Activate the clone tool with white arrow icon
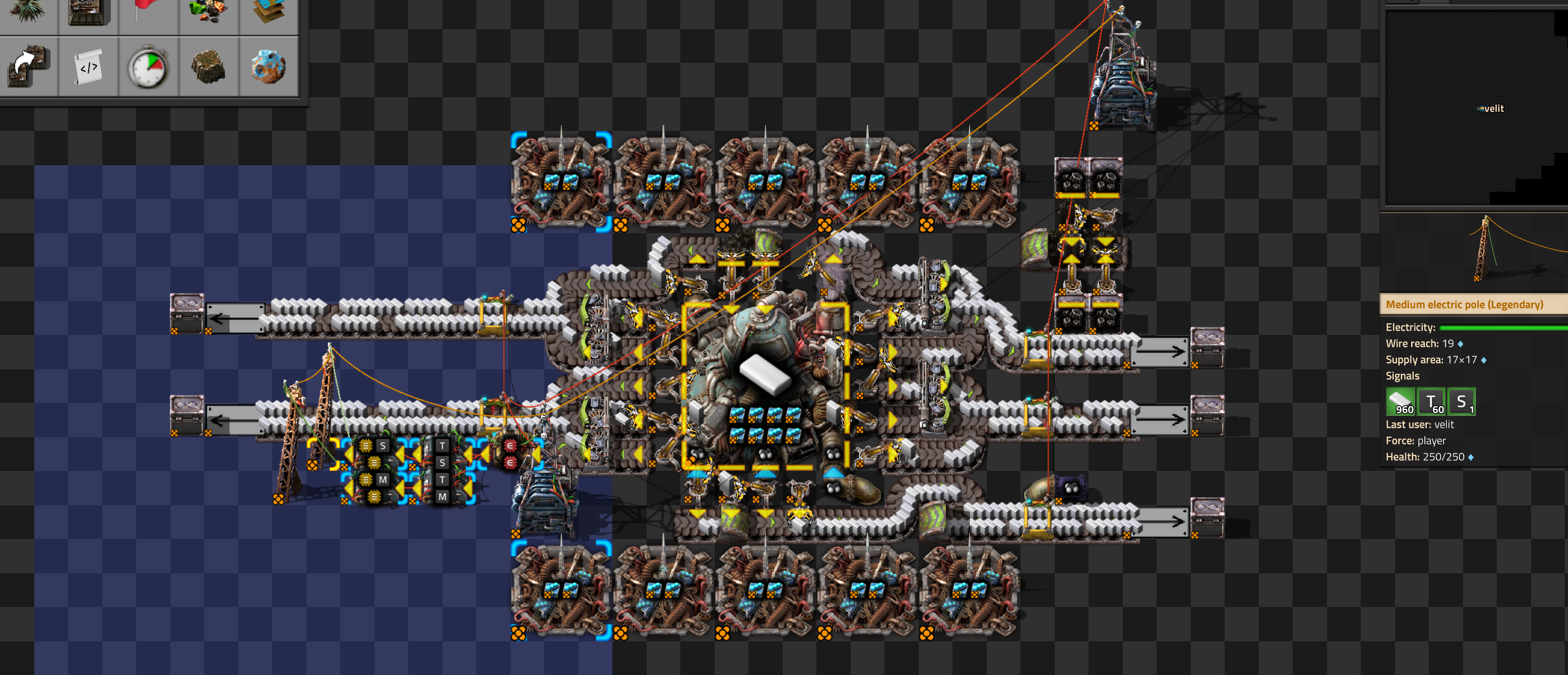 click(x=28, y=67)
